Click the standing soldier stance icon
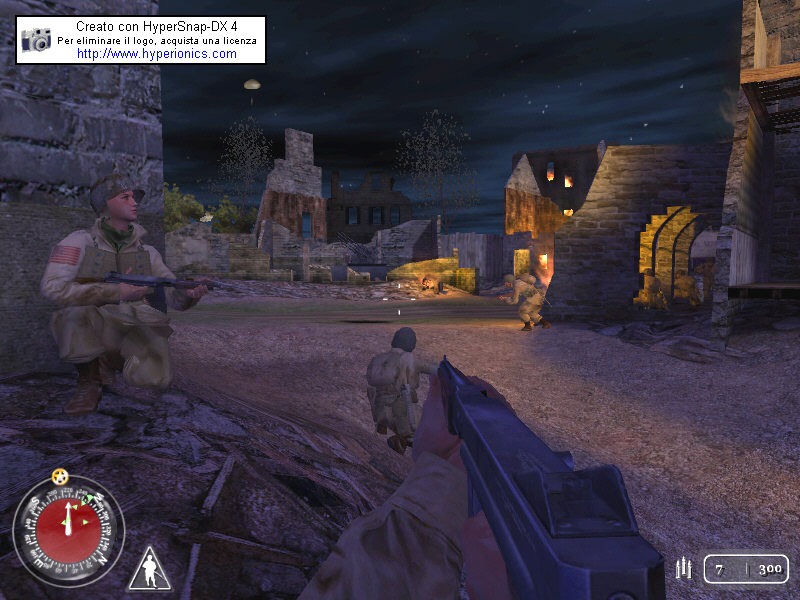800x600 pixels. [149, 569]
